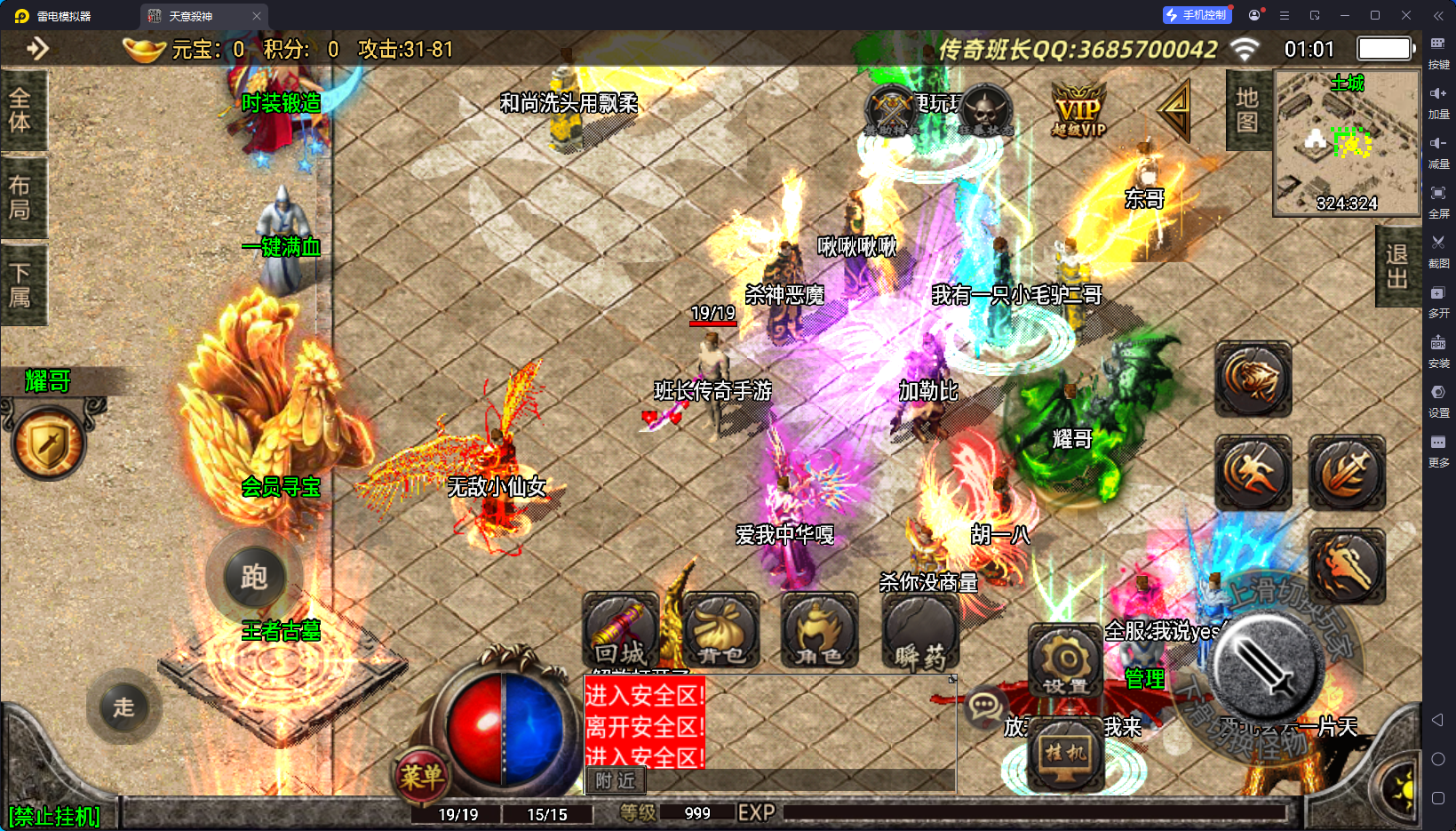Tap the 跑 run button

(254, 578)
